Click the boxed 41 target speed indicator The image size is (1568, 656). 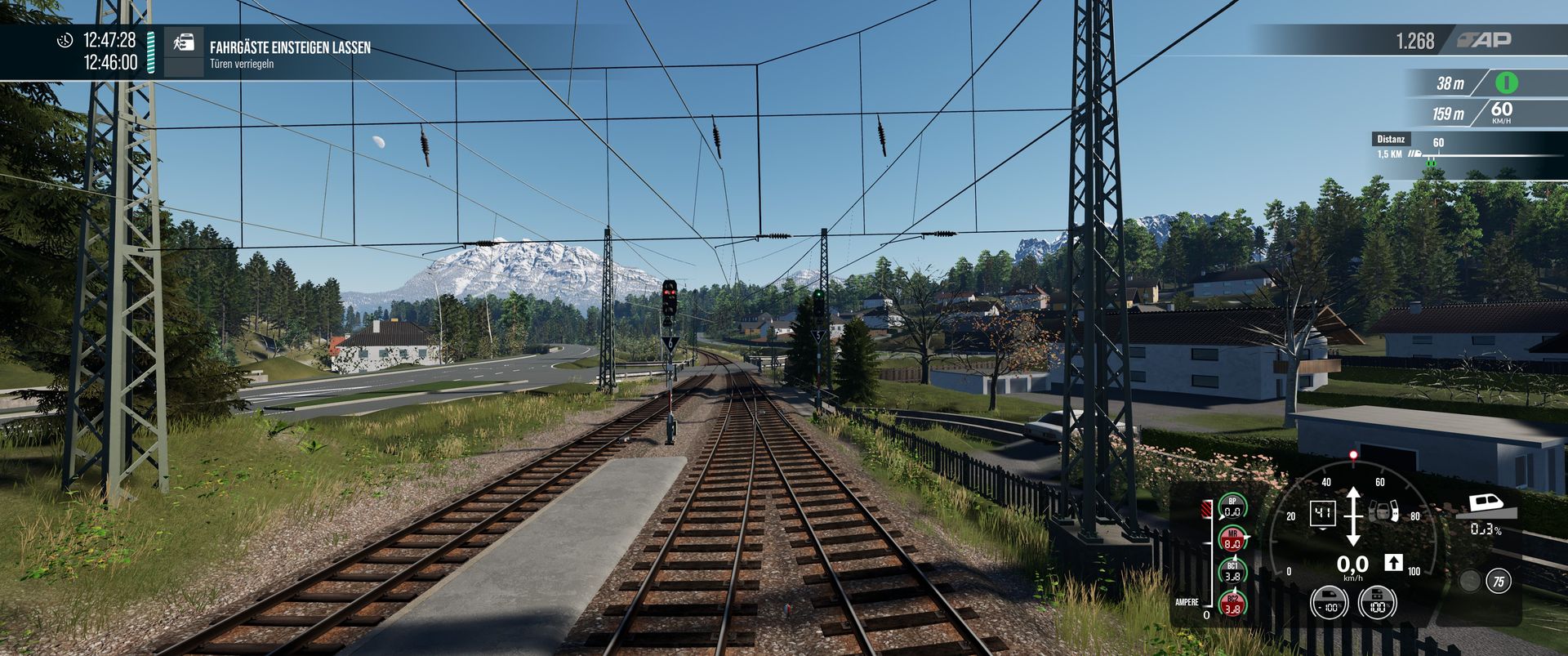coord(1322,514)
